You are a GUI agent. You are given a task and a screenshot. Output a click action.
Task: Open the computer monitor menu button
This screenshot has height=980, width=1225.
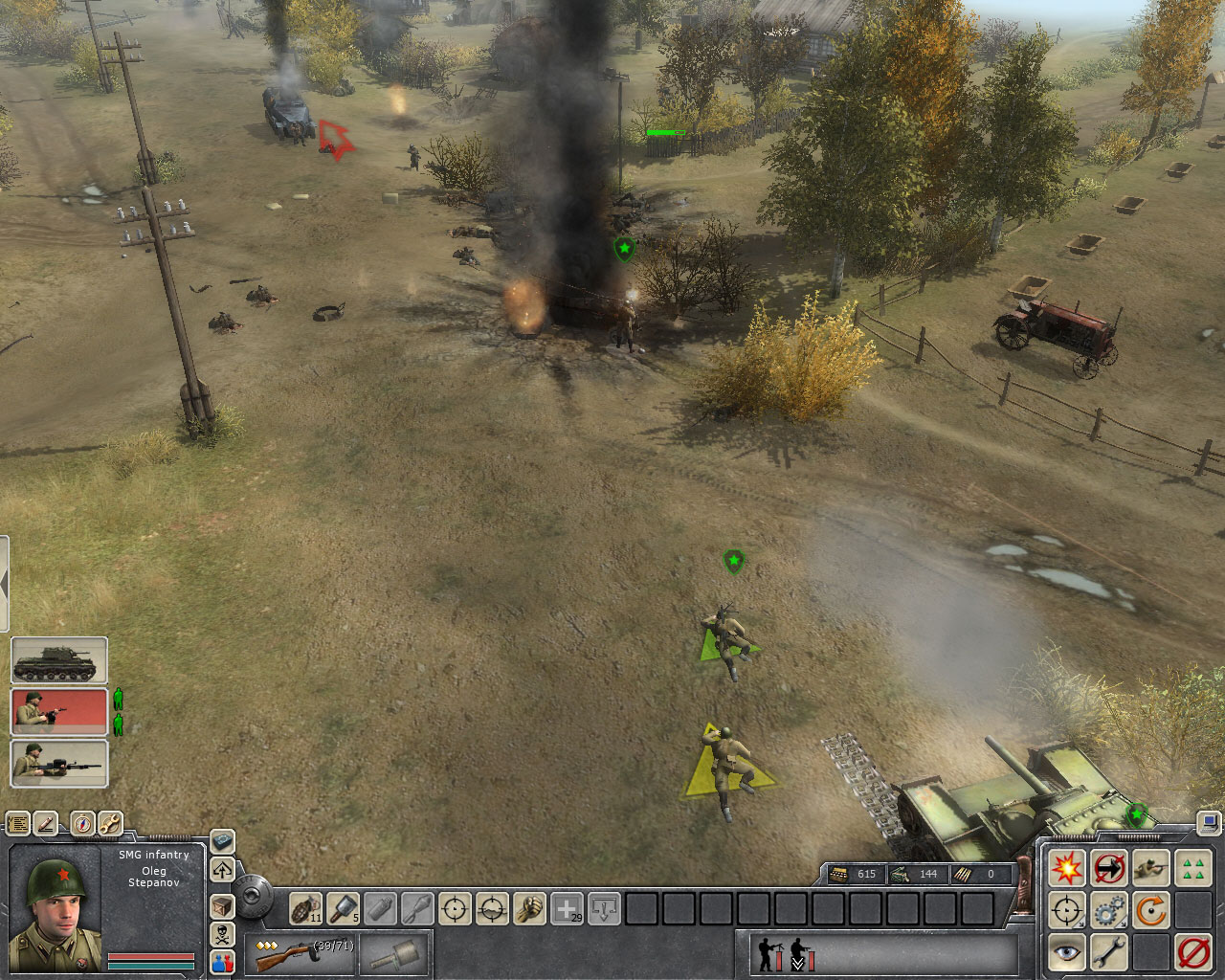pyautogui.click(x=1210, y=821)
